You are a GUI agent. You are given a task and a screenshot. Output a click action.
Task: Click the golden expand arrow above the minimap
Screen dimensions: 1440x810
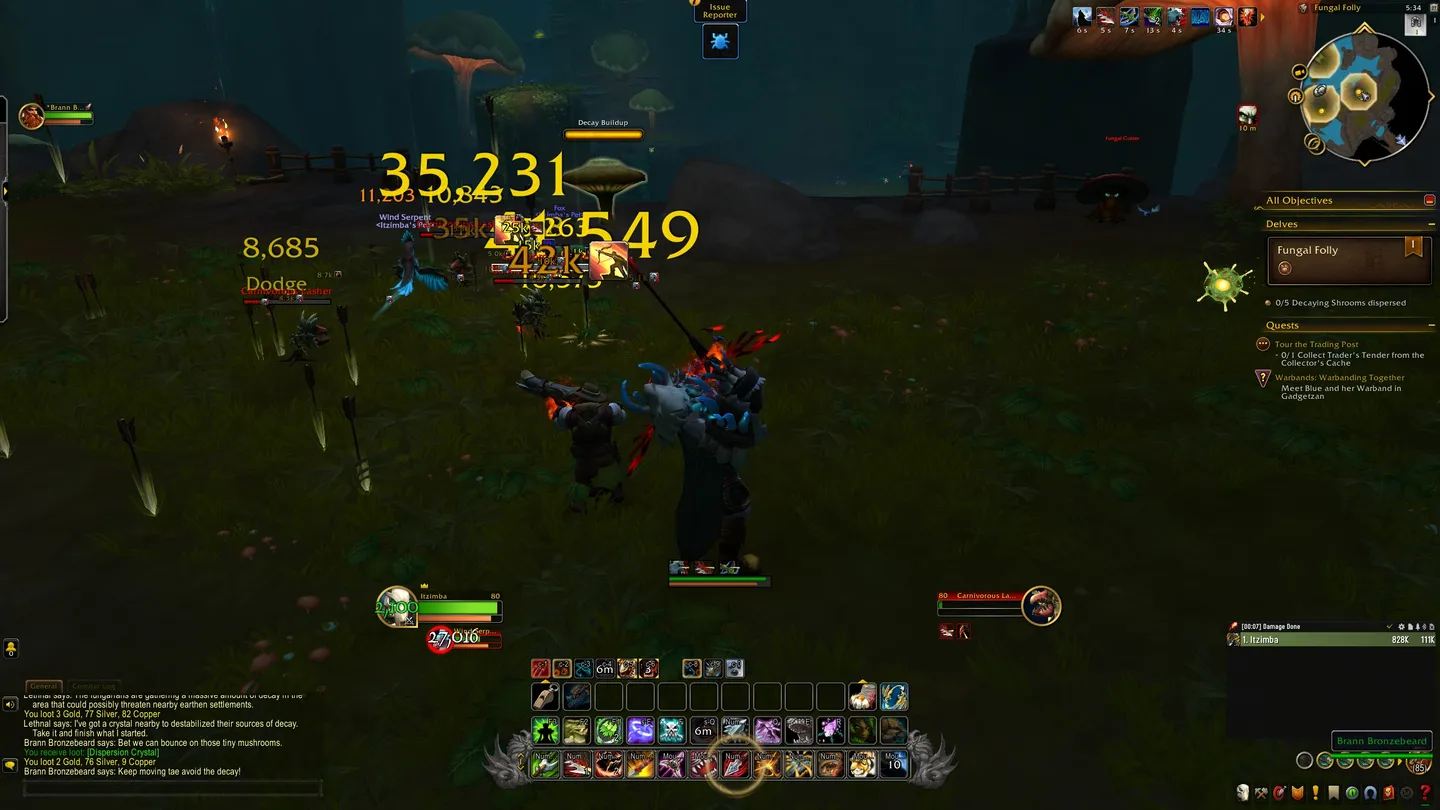pyautogui.click(x=1364, y=28)
